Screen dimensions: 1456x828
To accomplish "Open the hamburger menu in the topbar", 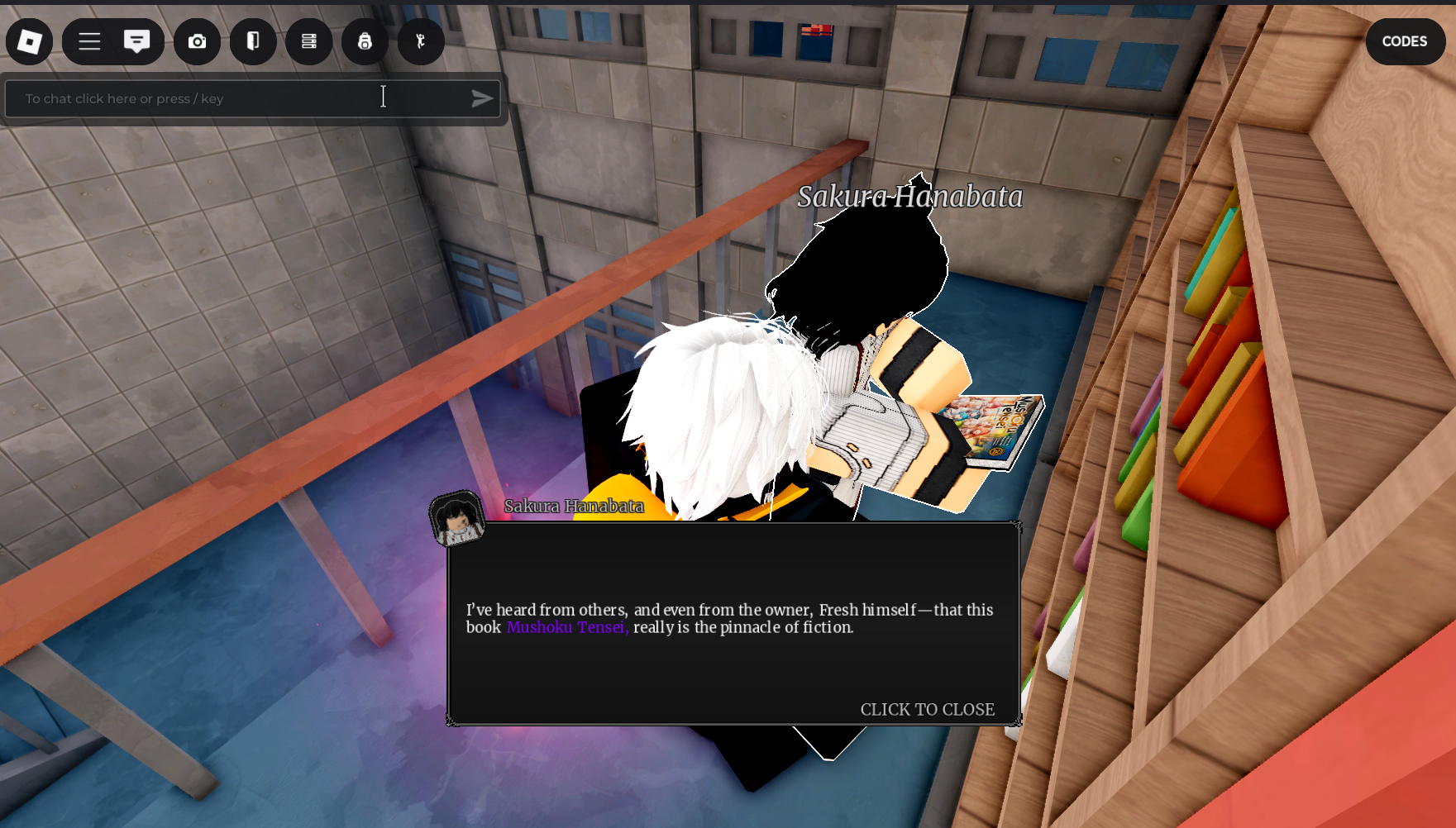I will 88,41.
